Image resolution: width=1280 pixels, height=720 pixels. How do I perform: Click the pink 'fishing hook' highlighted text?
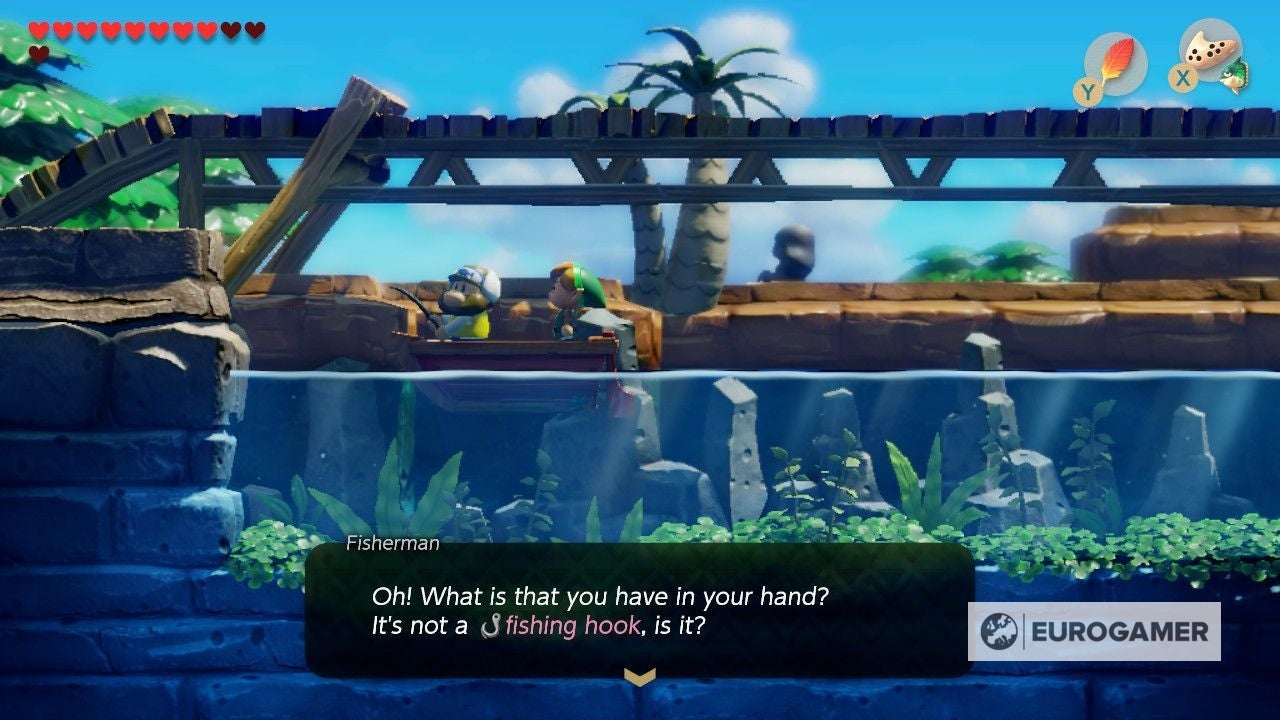(570, 626)
